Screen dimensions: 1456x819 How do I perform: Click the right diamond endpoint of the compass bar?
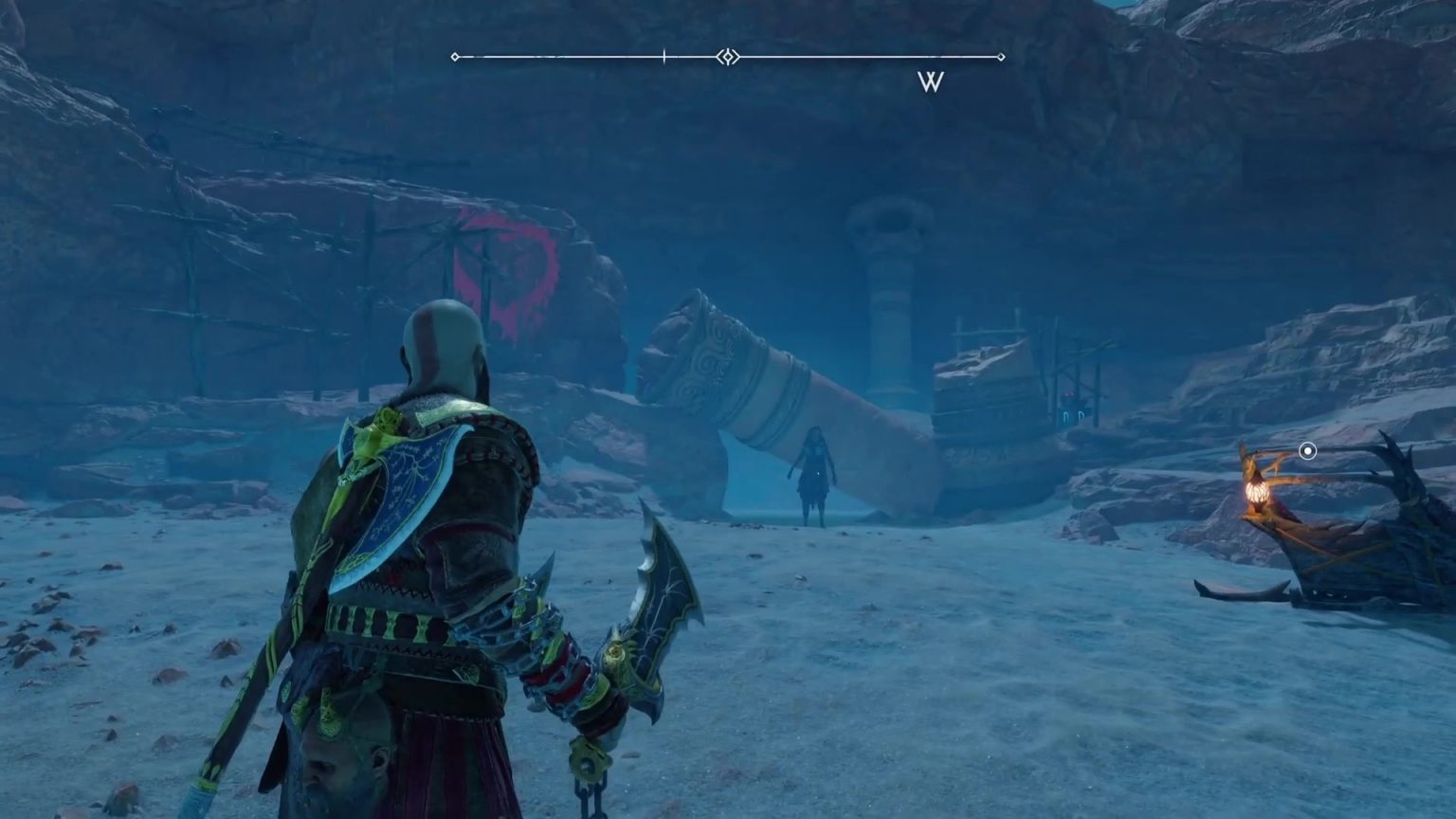click(x=1000, y=57)
